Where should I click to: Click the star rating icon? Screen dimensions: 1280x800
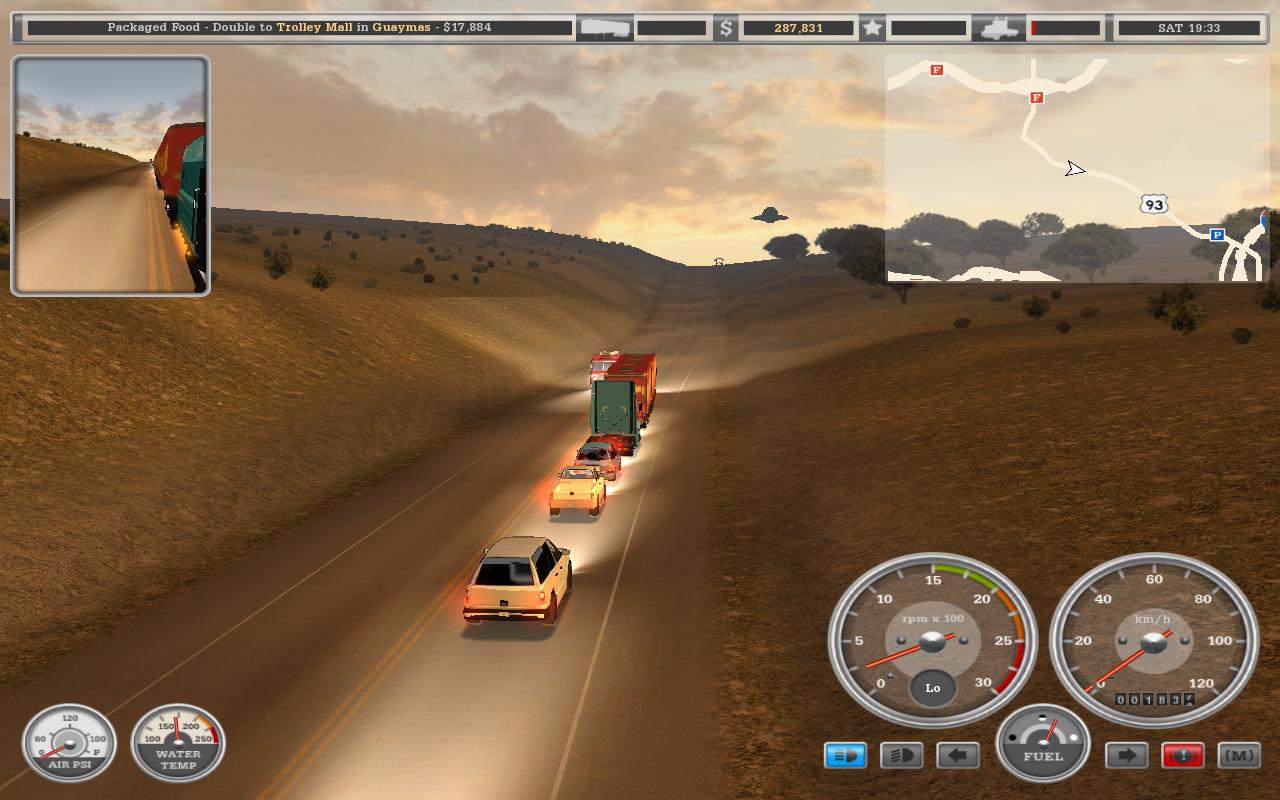click(872, 28)
